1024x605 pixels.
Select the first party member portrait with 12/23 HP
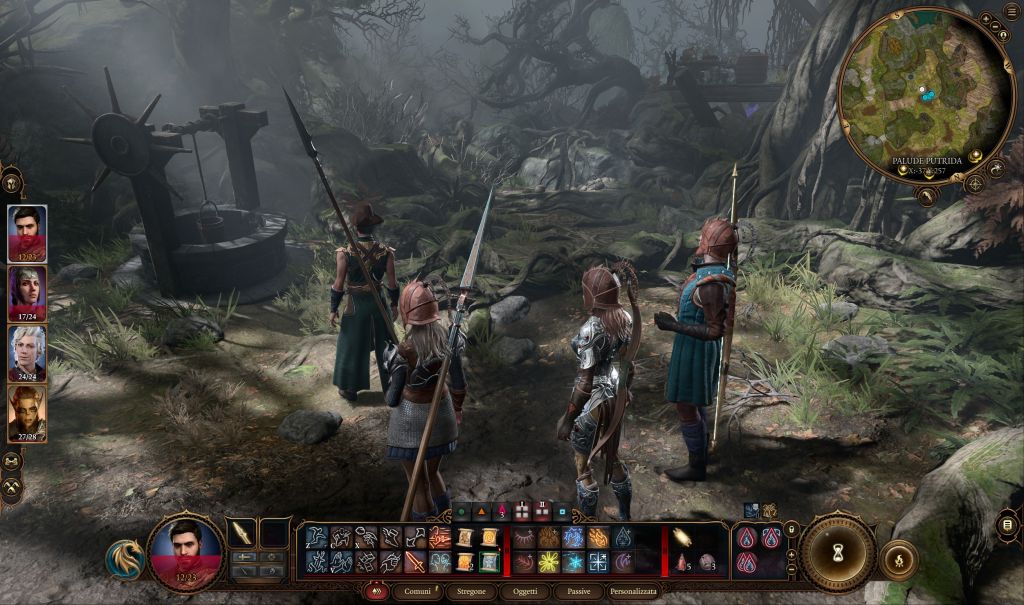pos(27,234)
